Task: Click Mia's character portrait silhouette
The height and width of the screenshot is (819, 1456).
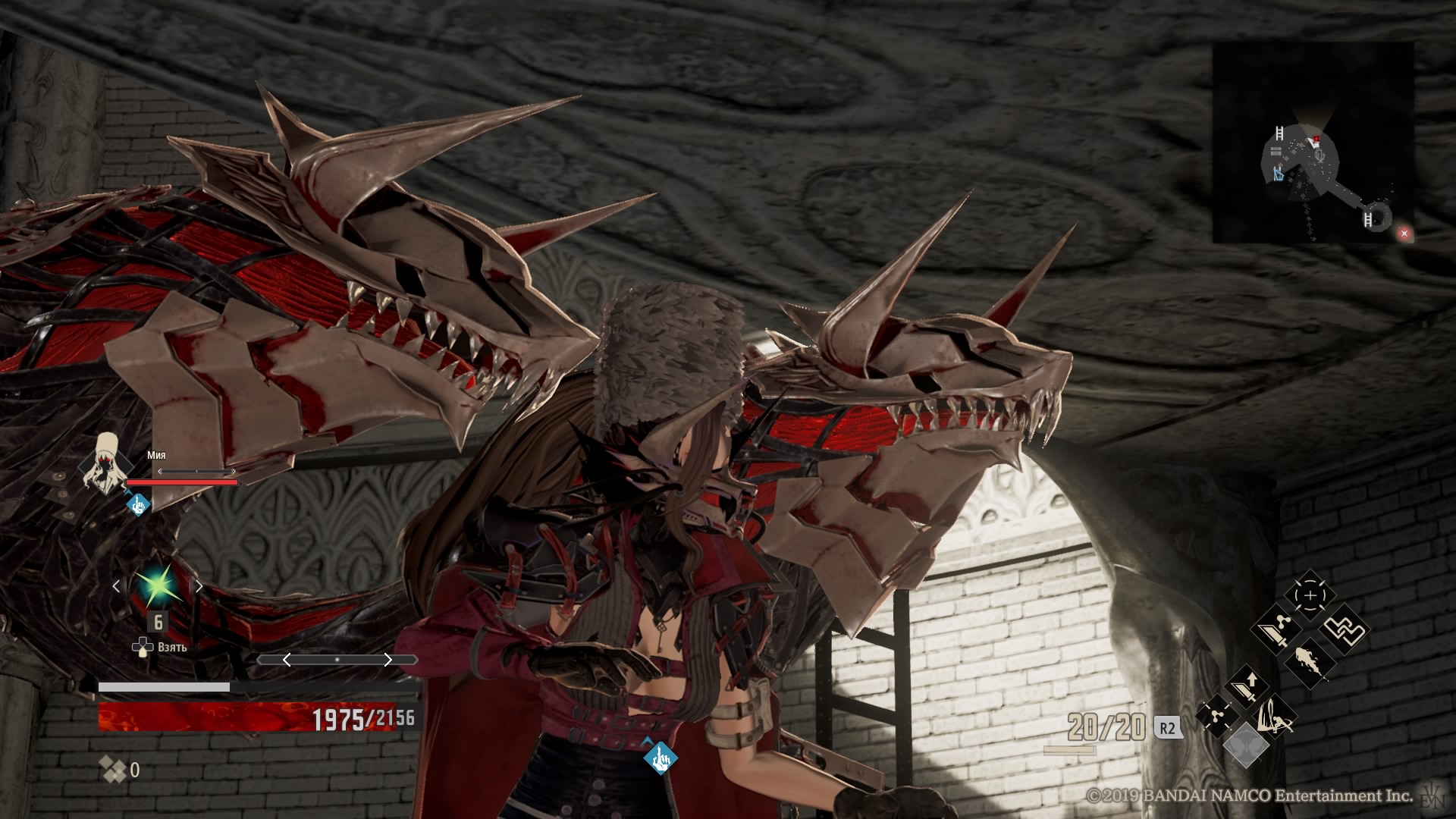Action: [x=103, y=468]
